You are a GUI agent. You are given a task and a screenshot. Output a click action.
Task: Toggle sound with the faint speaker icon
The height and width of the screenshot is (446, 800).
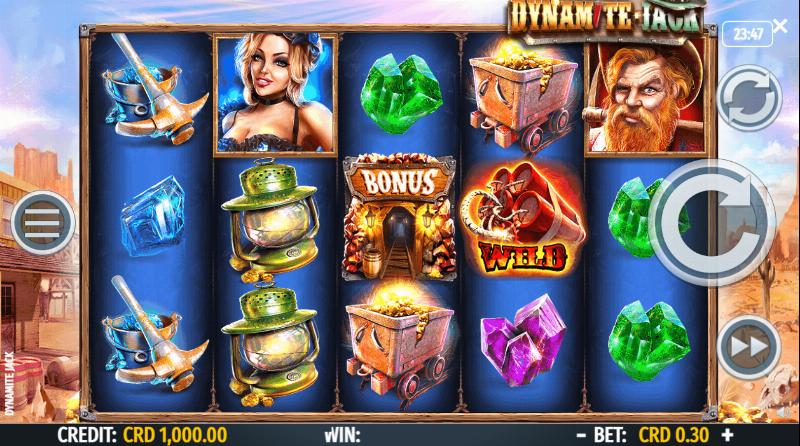coord(783,413)
